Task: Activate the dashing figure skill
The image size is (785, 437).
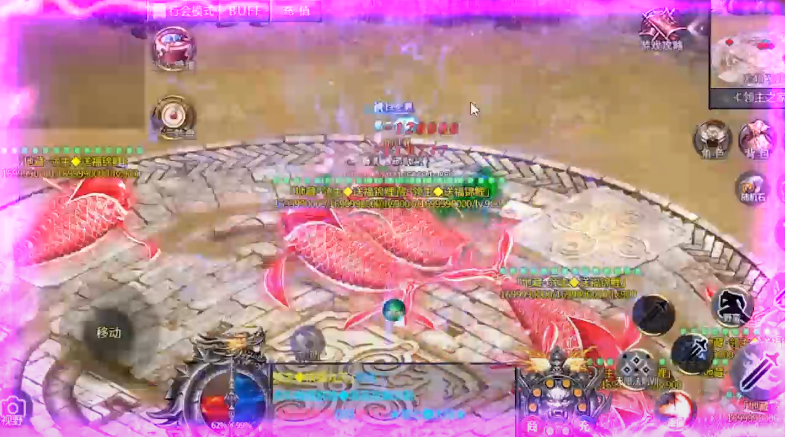Action: [732, 305]
